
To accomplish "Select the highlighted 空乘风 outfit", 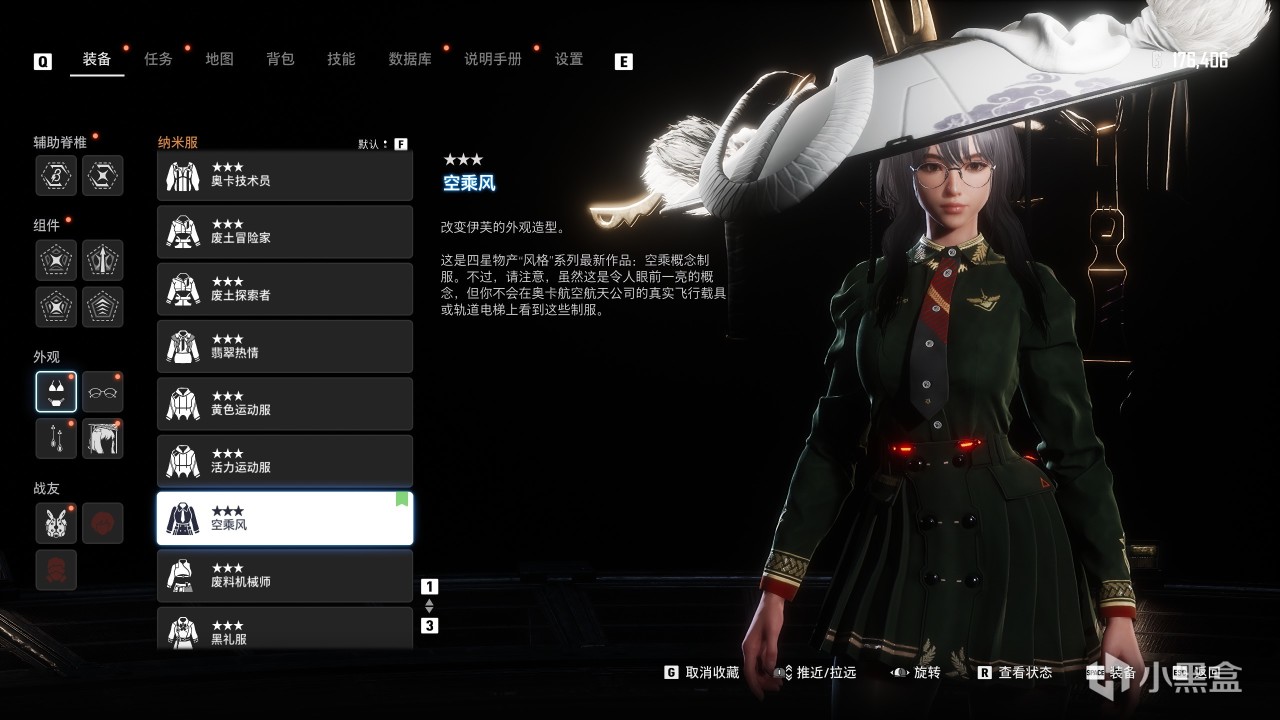I will point(285,518).
